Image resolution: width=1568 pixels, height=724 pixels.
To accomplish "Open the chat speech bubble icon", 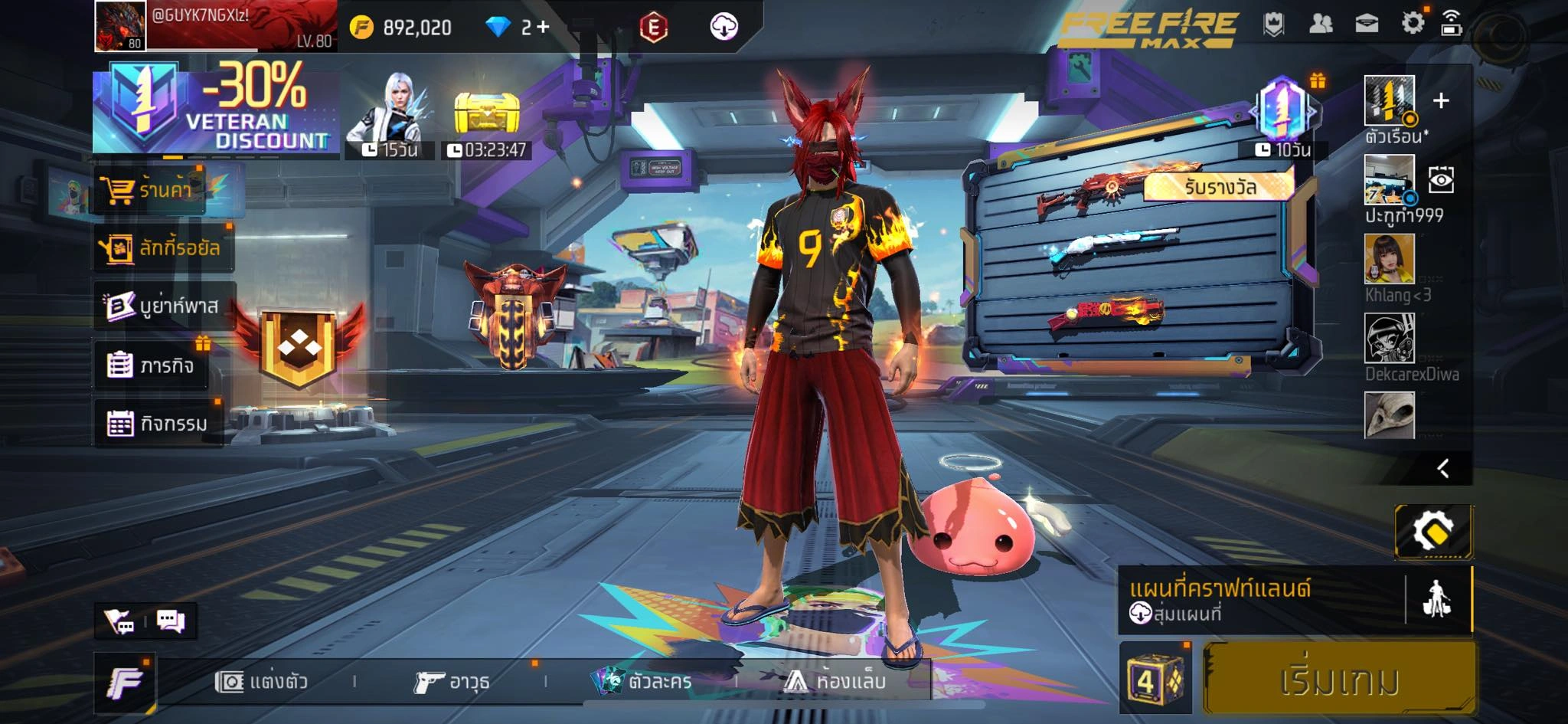I will [x=170, y=621].
